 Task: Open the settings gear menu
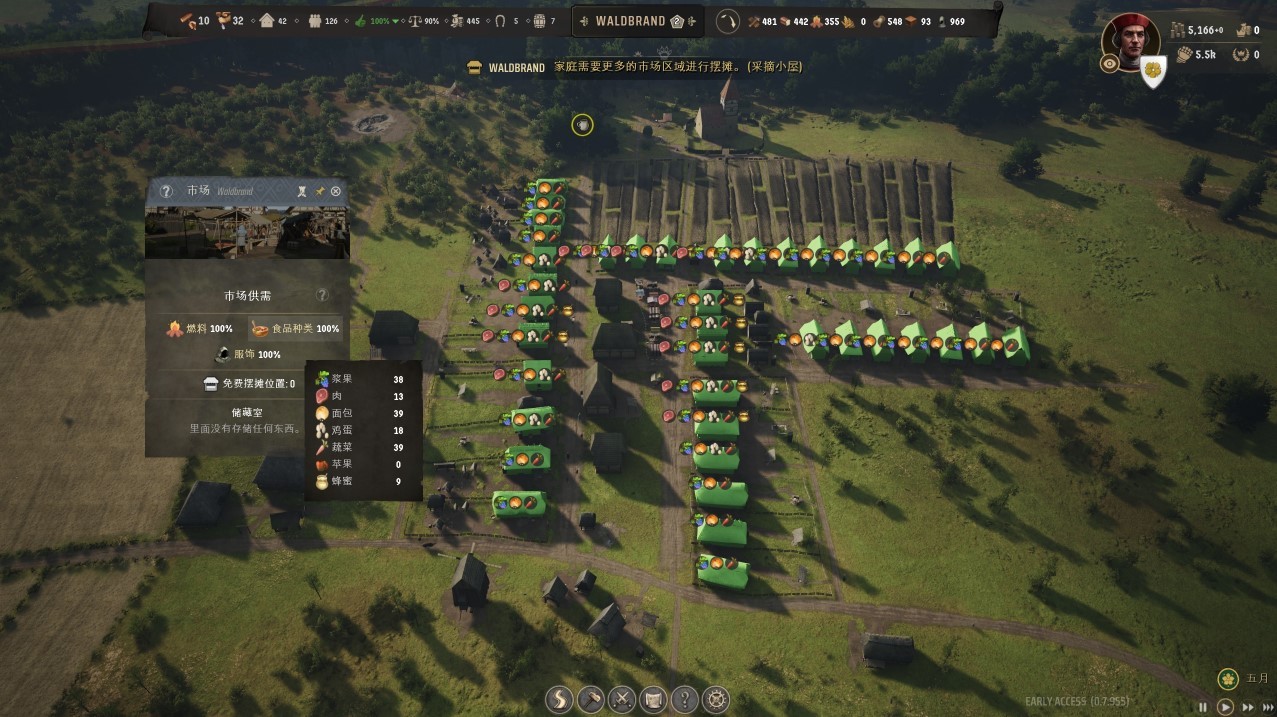pyautogui.click(x=716, y=698)
